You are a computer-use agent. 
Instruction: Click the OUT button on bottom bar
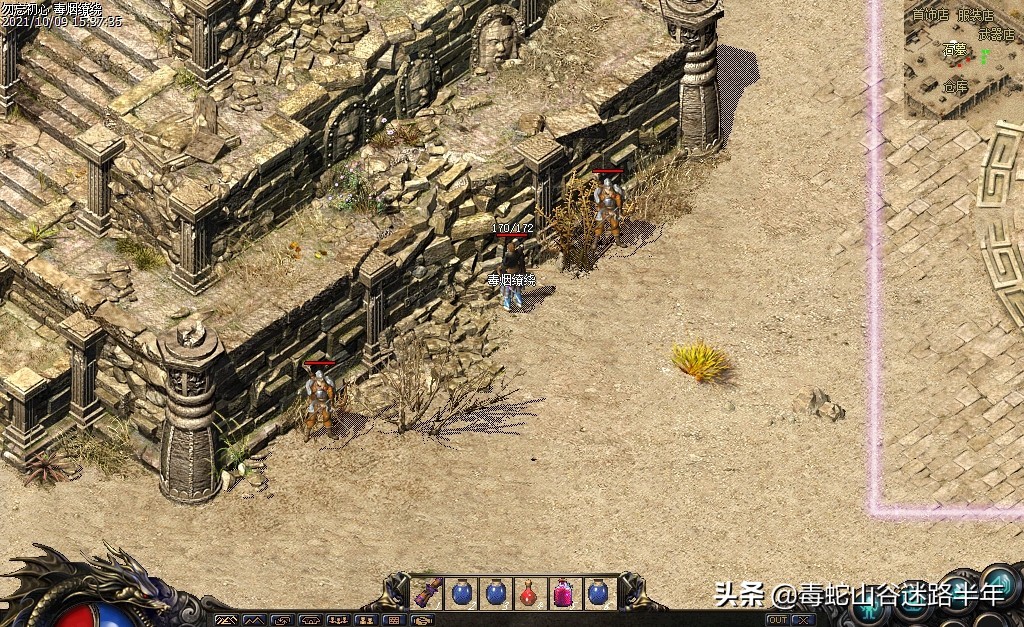click(x=778, y=620)
